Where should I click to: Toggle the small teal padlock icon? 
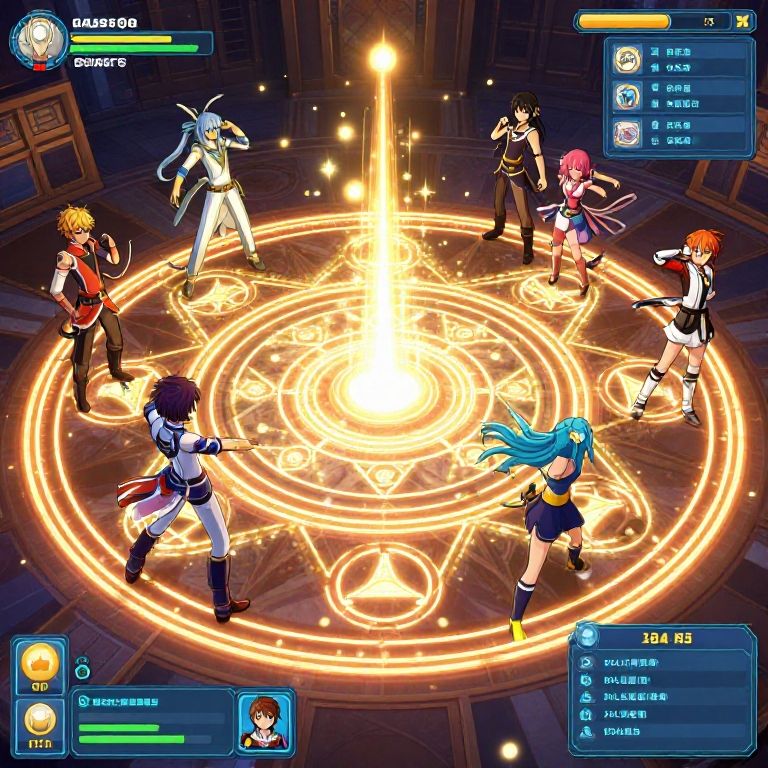(x=82, y=667)
